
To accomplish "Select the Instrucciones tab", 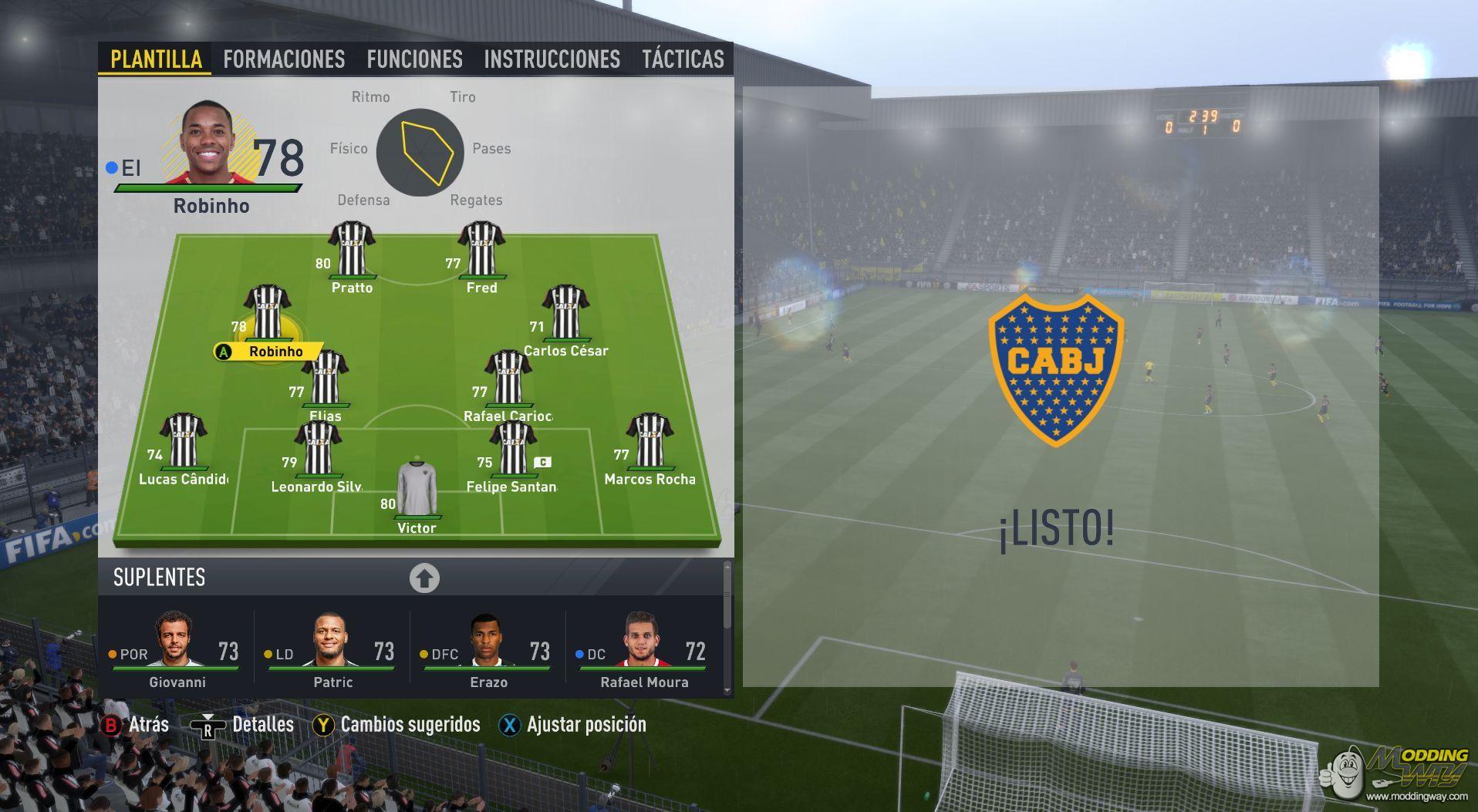I will point(552,59).
